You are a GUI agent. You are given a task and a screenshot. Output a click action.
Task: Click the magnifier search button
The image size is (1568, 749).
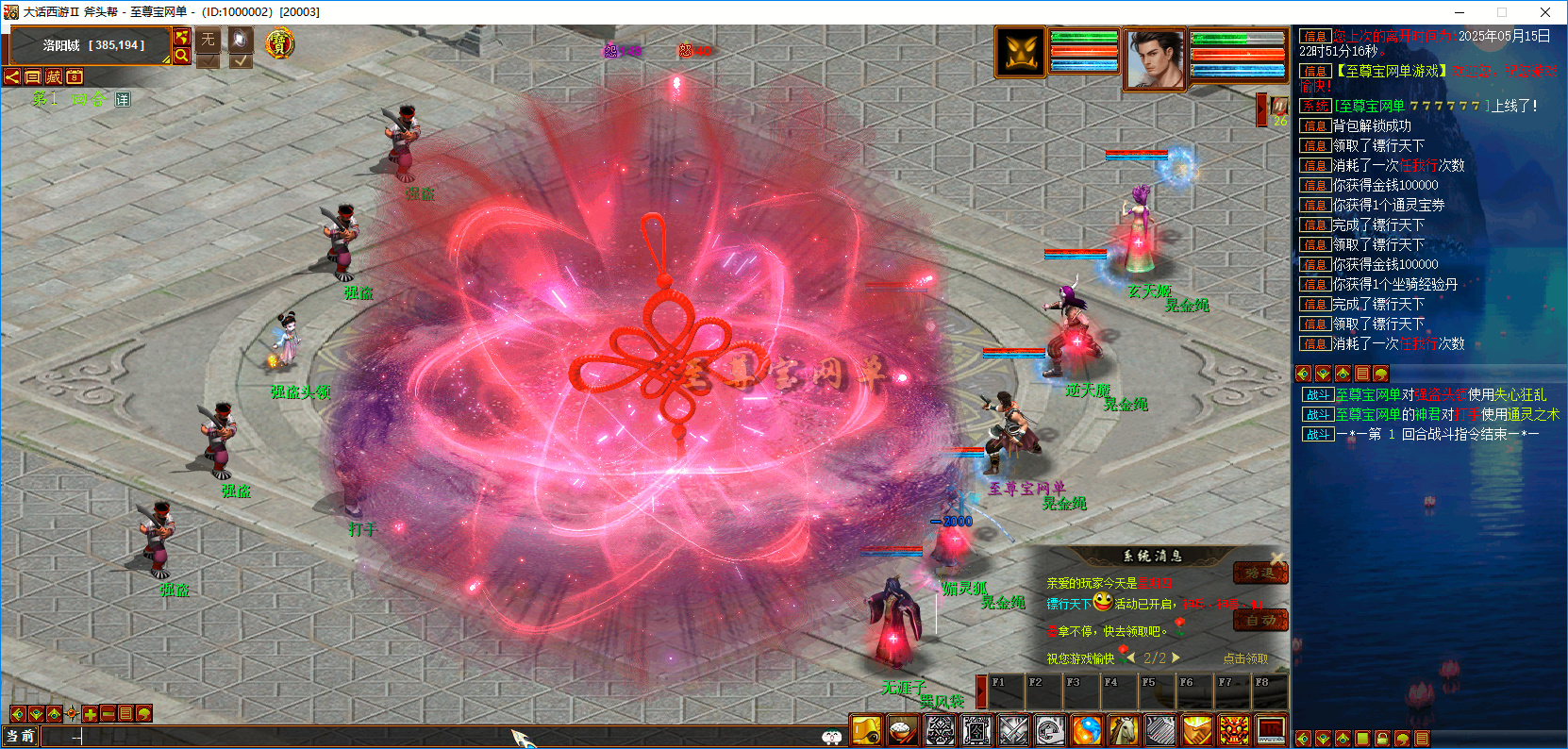click(x=182, y=56)
